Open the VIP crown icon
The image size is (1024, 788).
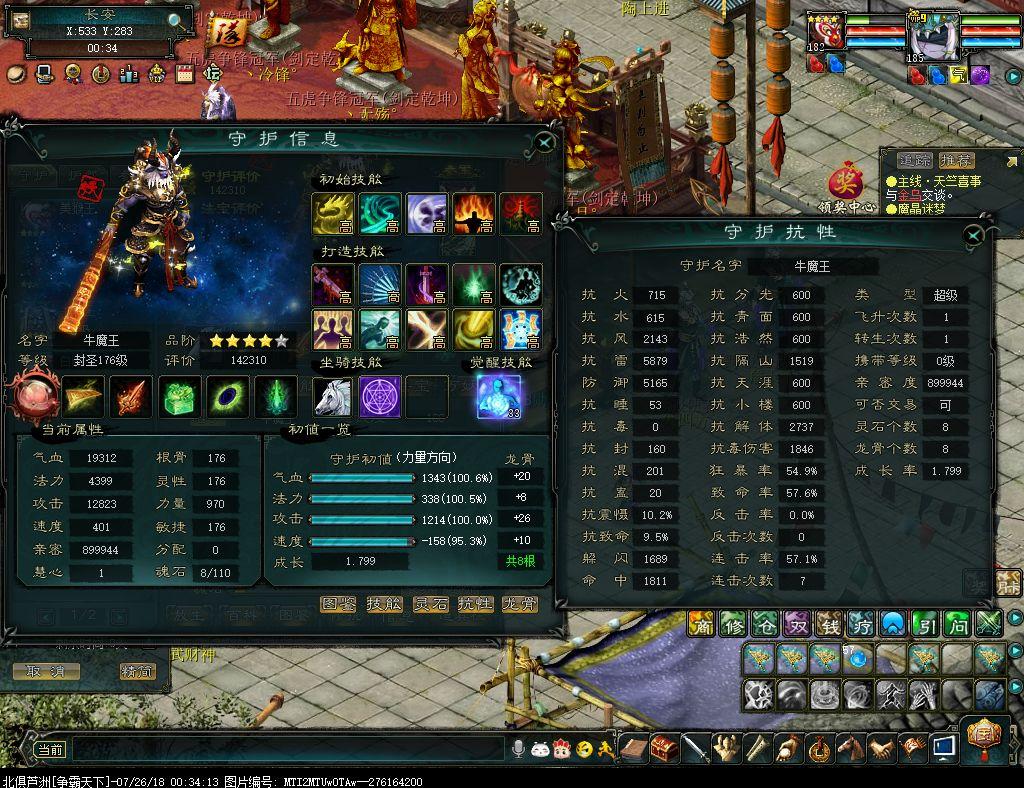(157, 73)
